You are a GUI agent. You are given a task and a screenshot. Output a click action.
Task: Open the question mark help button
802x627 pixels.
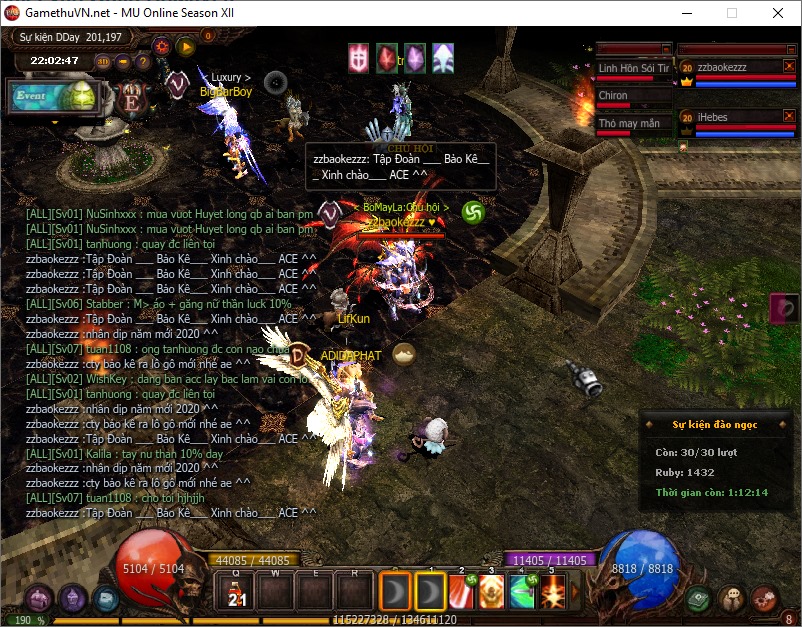coord(142,61)
